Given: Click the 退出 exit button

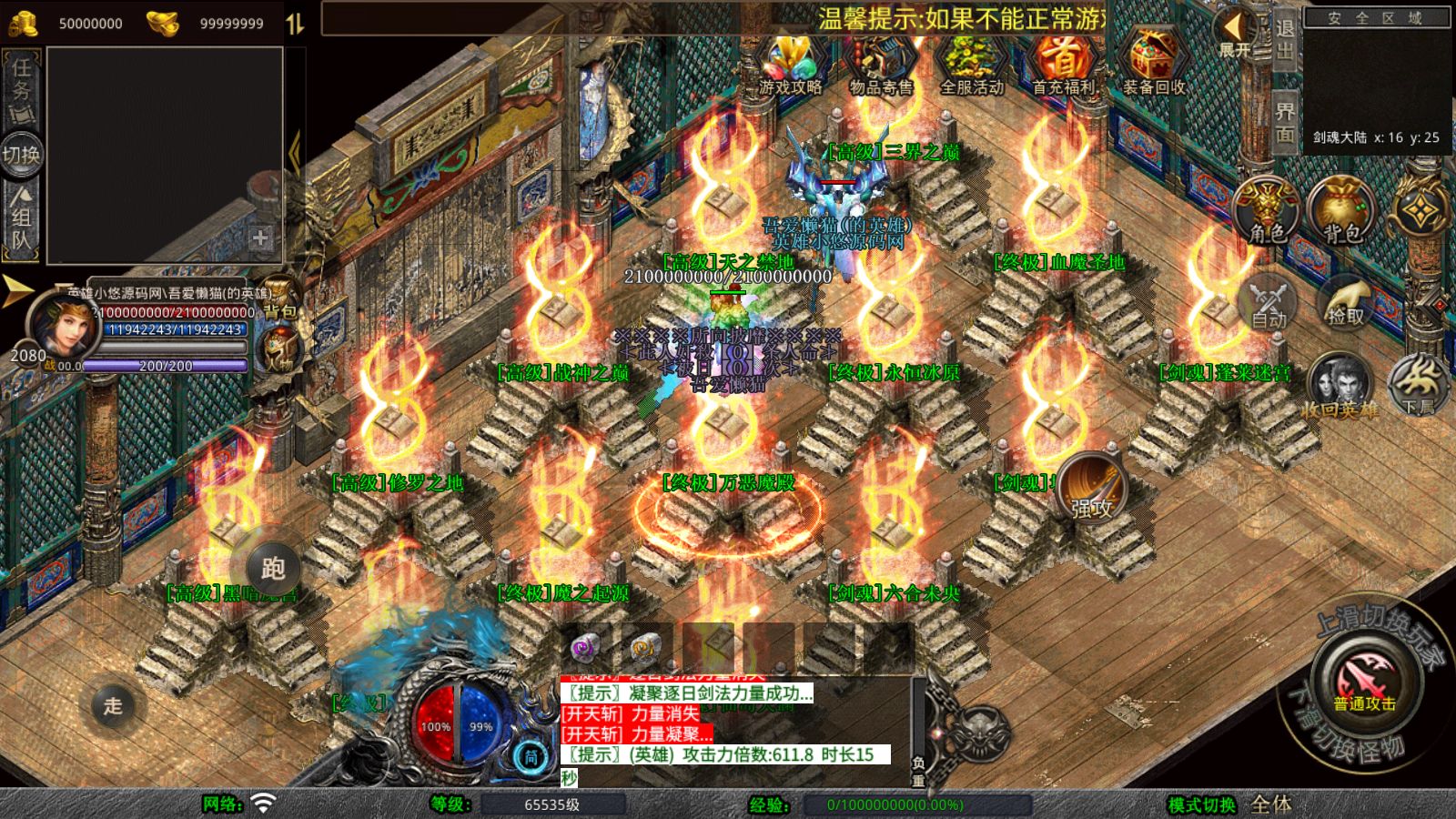Looking at the screenshot, I should coord(1284,40).
